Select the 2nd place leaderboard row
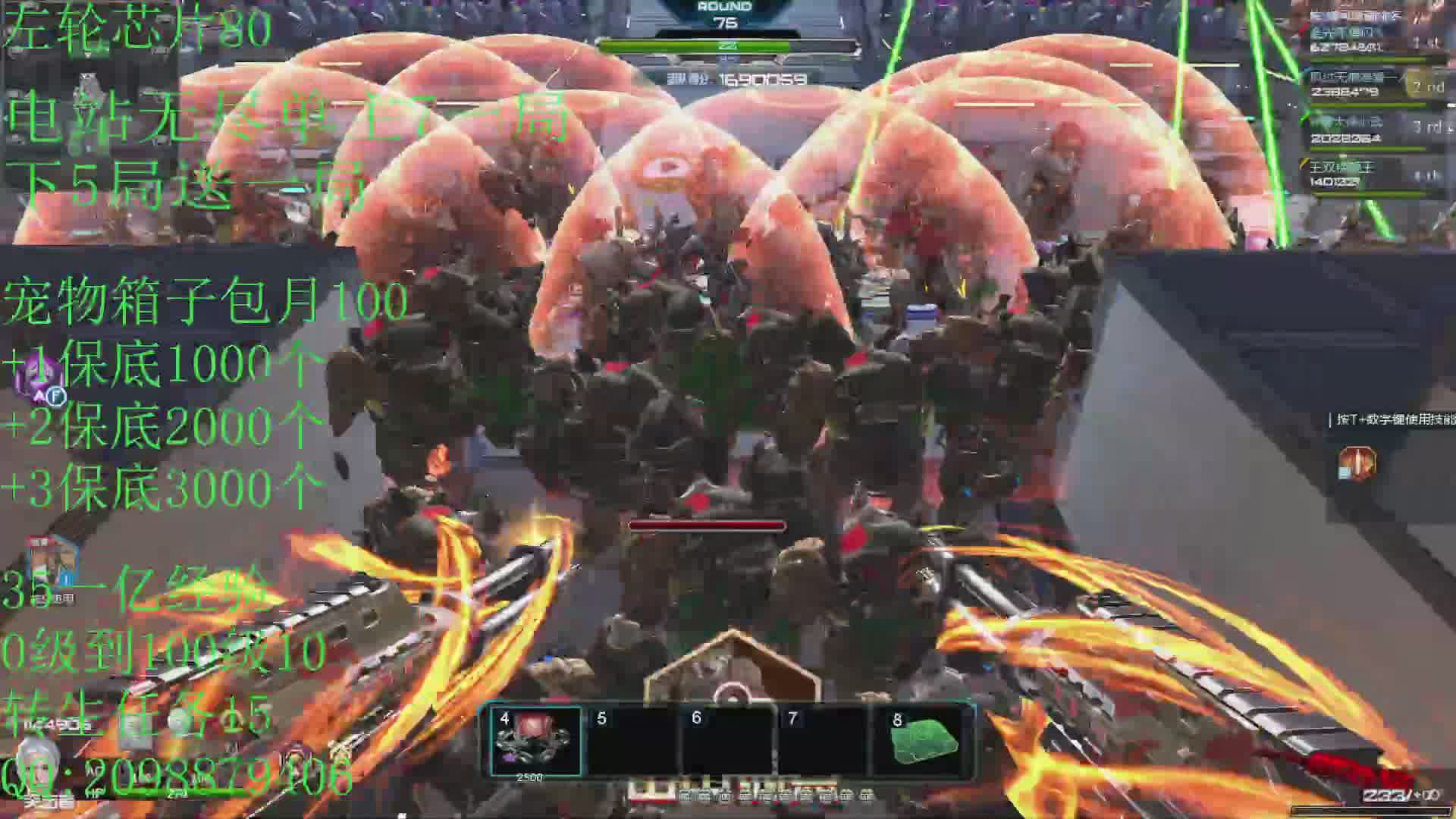 pos(1373,85)
